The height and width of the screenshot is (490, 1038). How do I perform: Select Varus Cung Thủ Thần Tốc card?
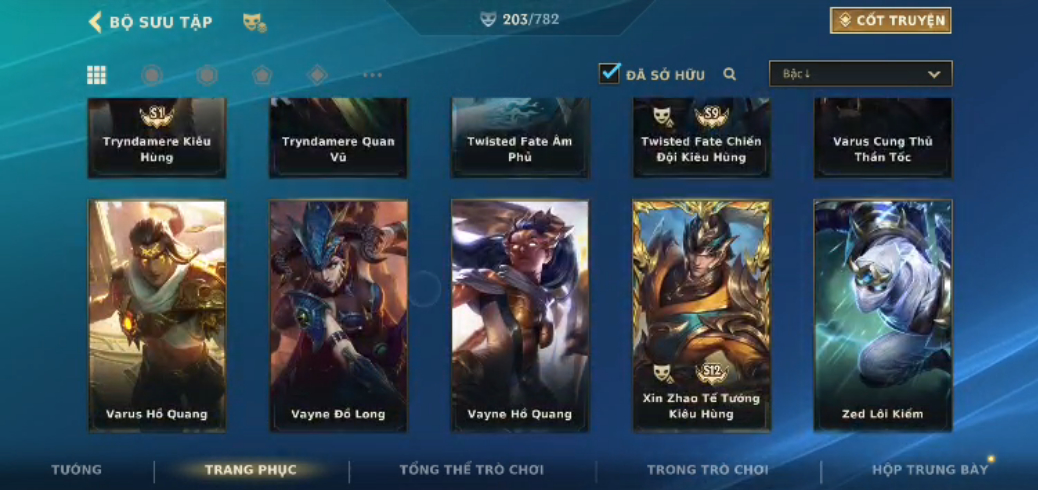(882, 138)
